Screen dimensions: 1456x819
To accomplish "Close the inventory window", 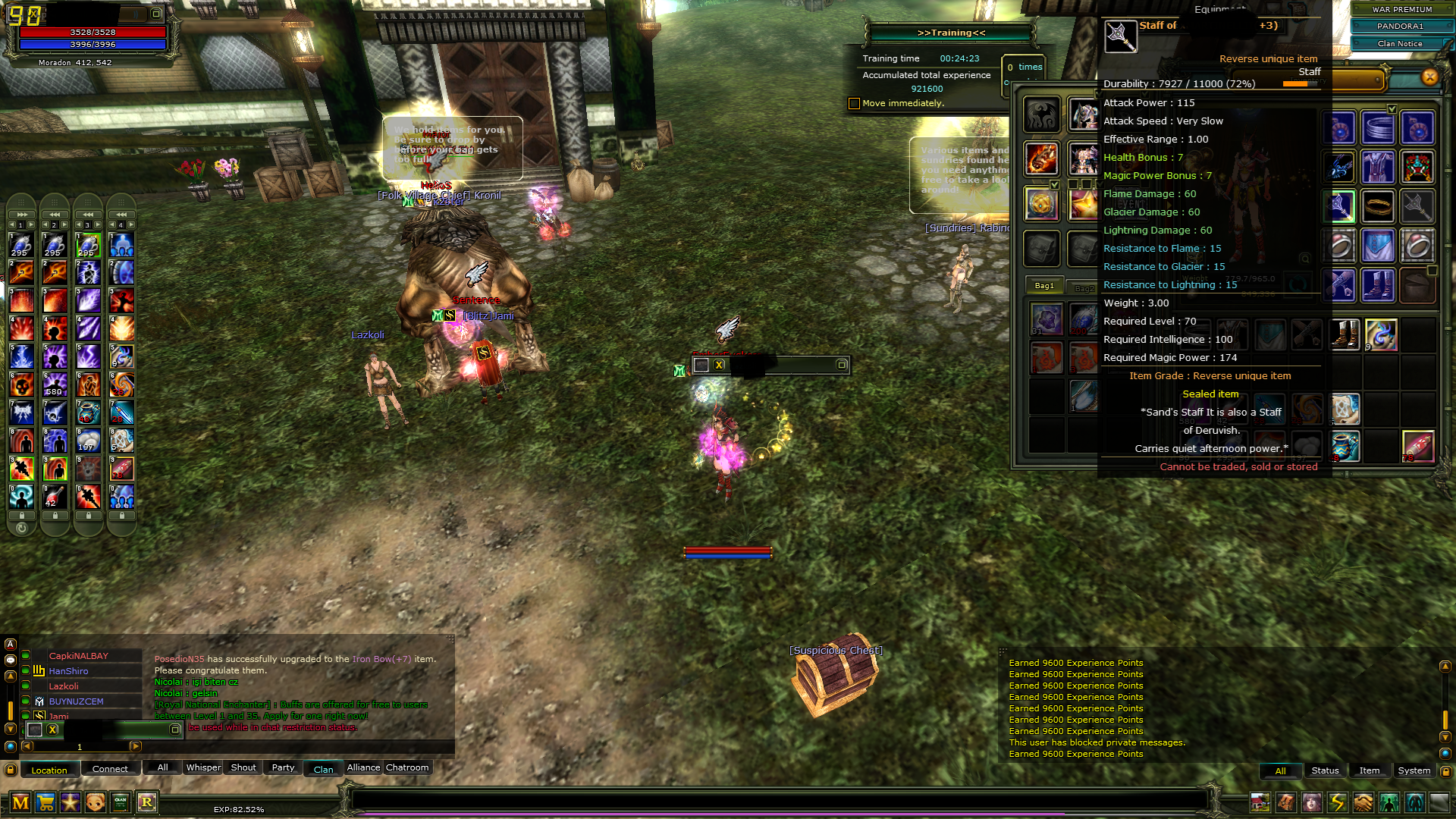I will [x=1429, y=77].
